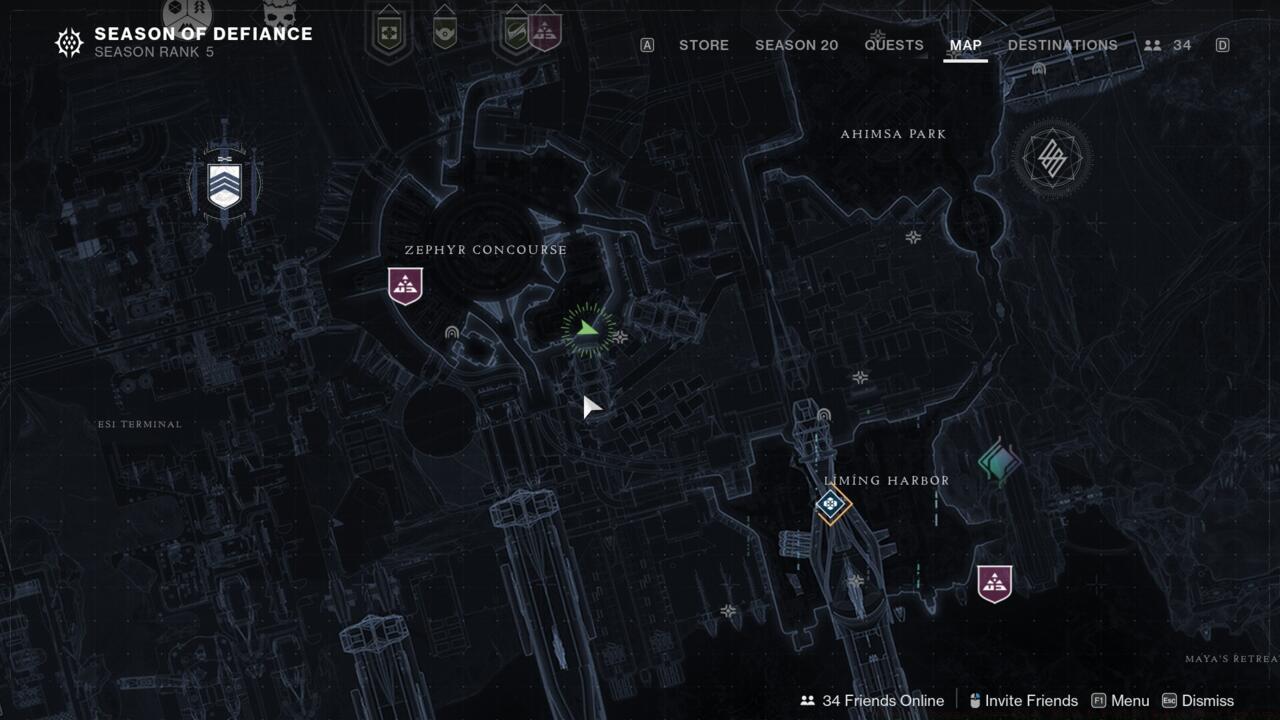The image size is (1280, 720).
Task: Select the maroon banner marker below Liming Harbor
Action: tap(994, 584)
